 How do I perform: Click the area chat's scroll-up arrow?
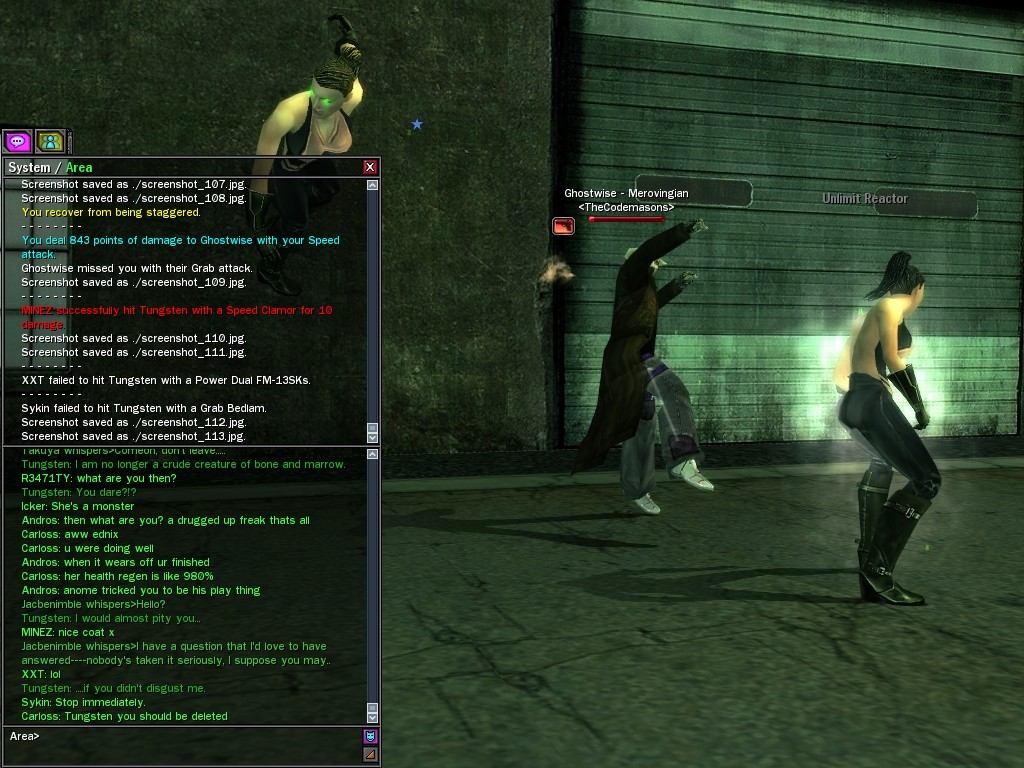point(373,455)
